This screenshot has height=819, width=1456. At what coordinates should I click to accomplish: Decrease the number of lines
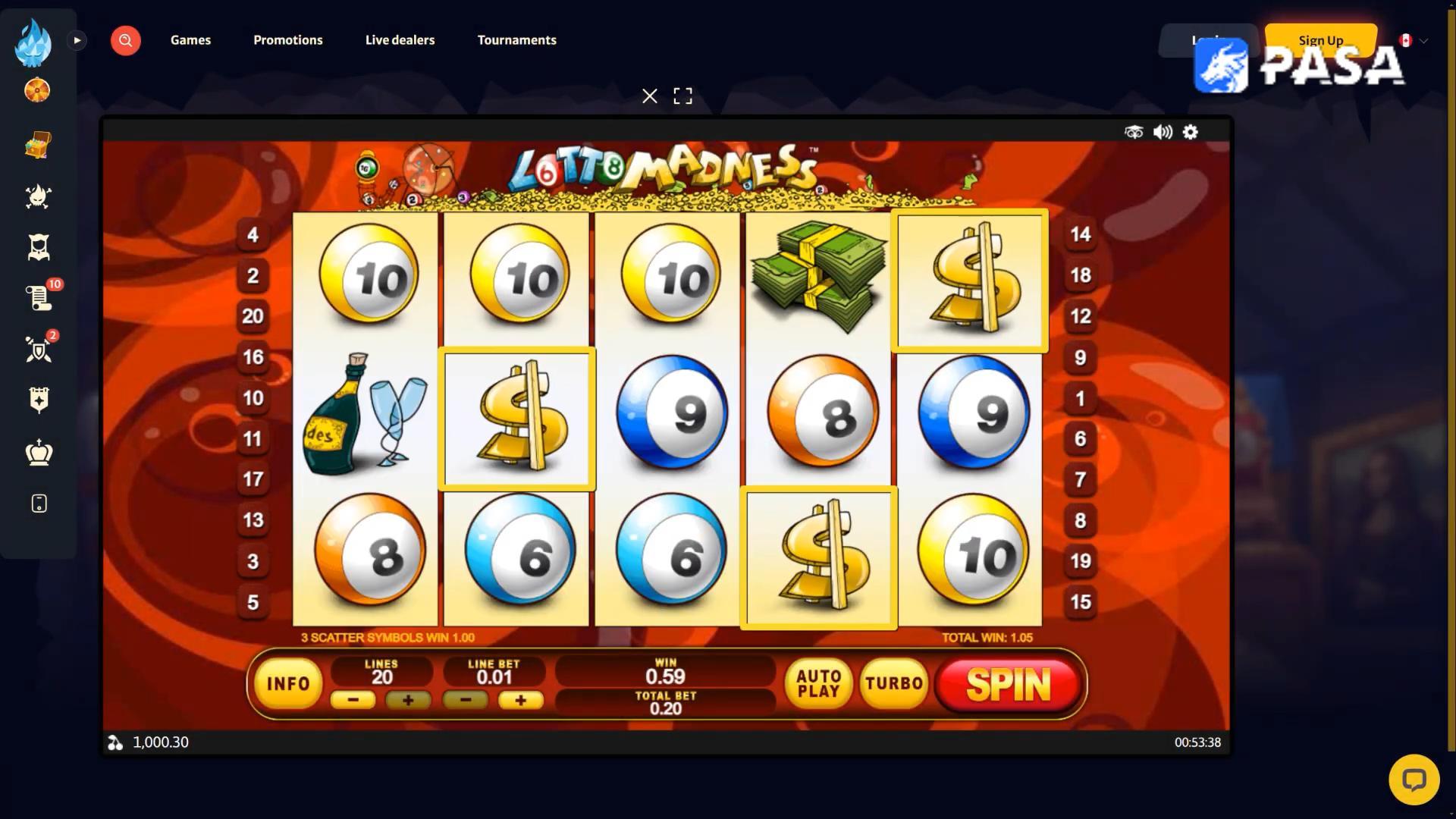(x=353, y=700)
